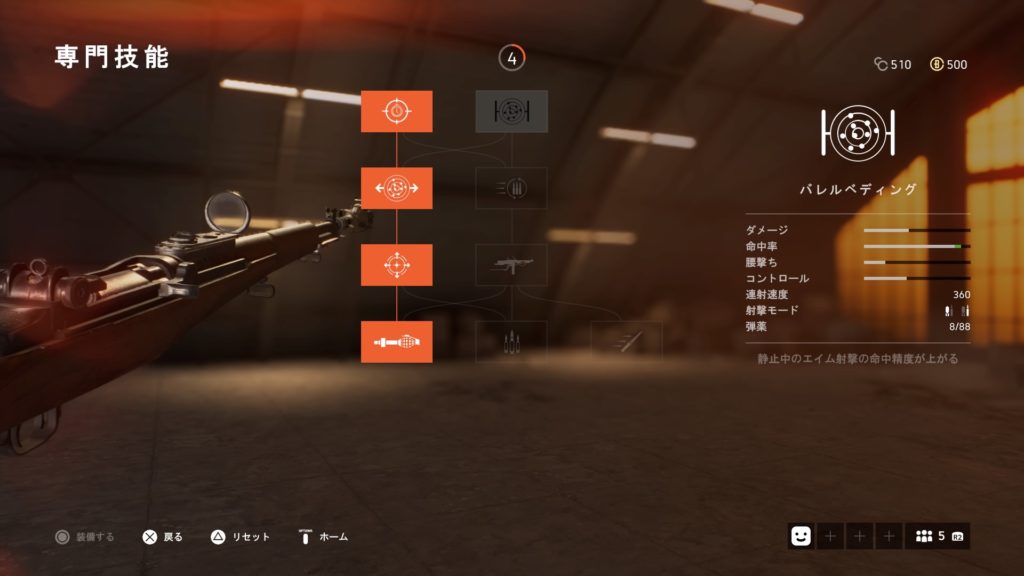Select the Barrel Bedding target specialization node
1024x576 pixels.
click(x=511, y=111)
